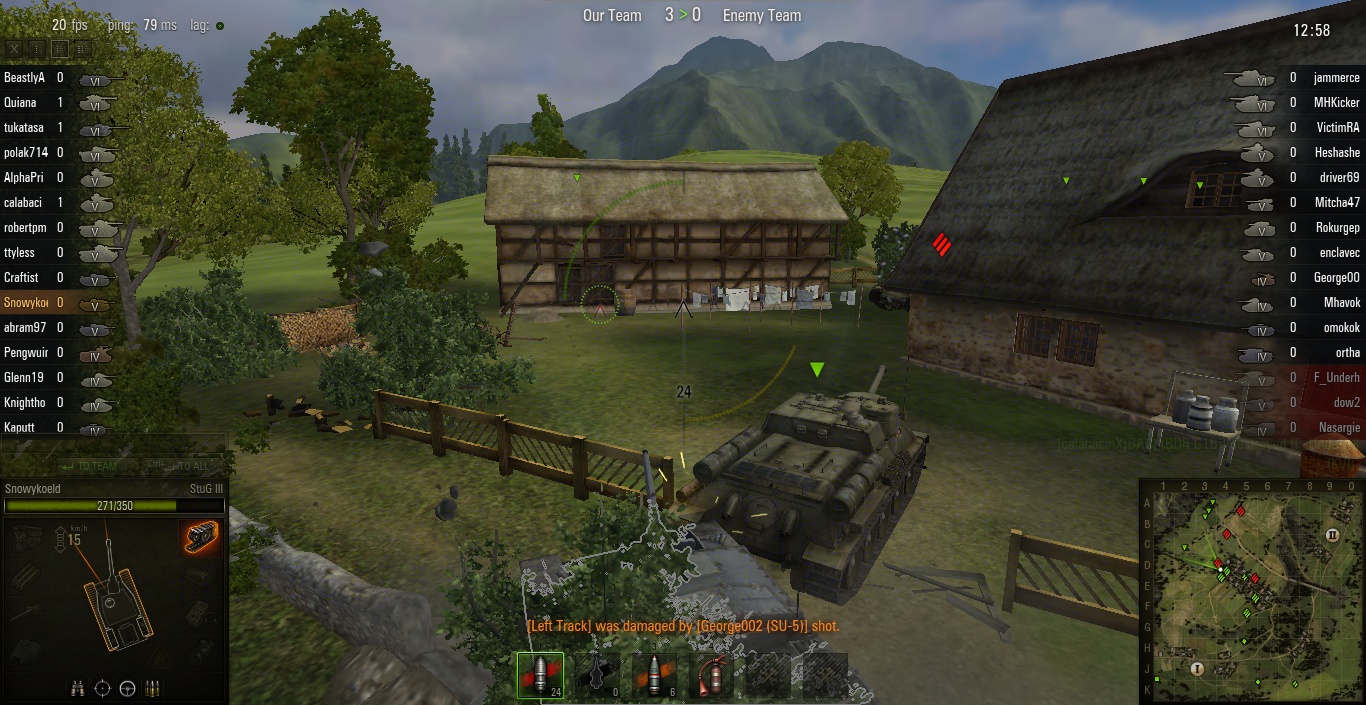Select the armor-piercing shell with 24 rounds
This screenshot has width=1366, height=705.
coord(540,675)
